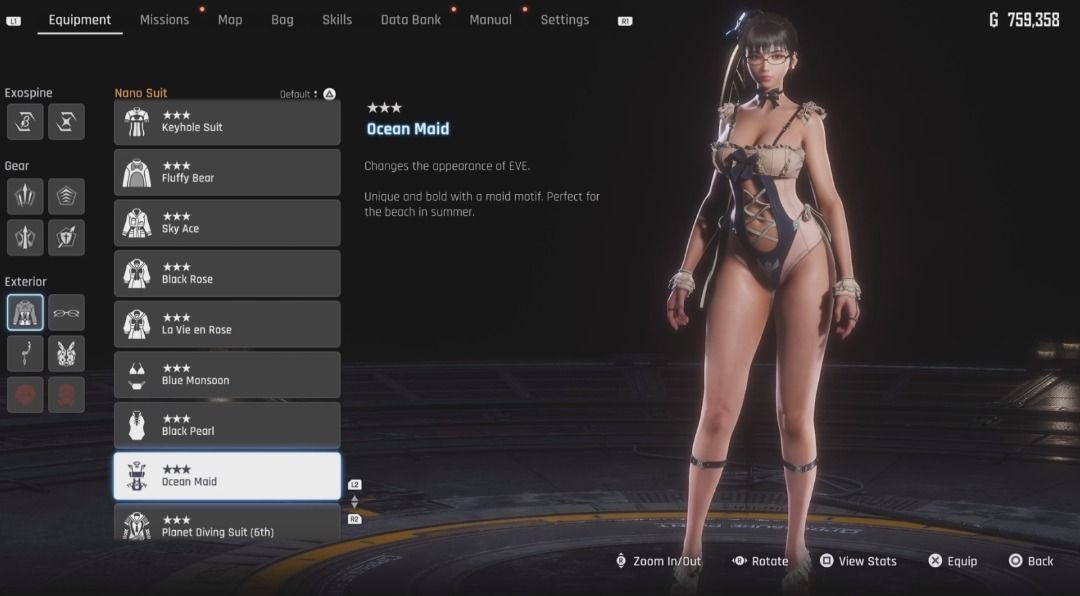Image resolution: width=1080 pixels, height=596 pixels.
Task: Pick the Sky Ace nano suit
Action: 227,223
